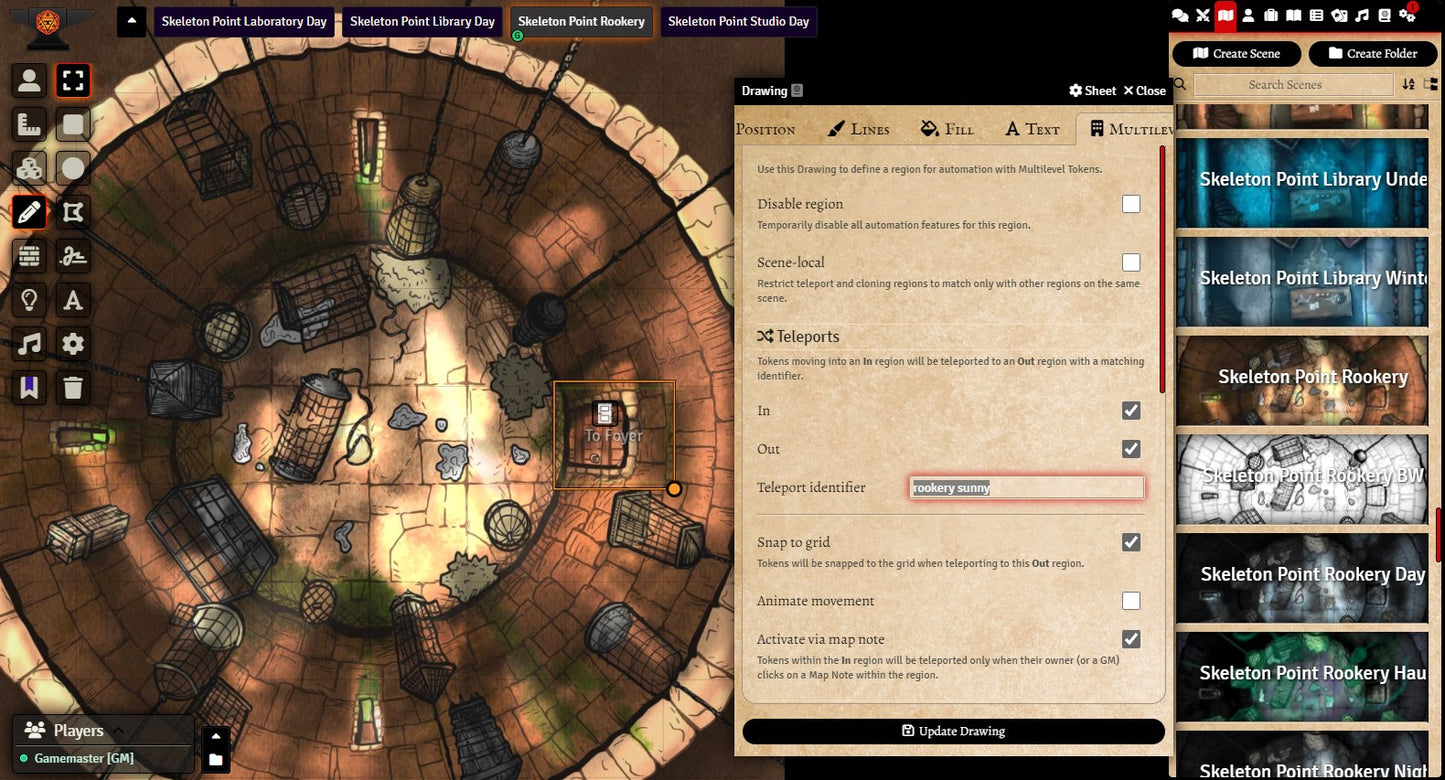Screen dimensions: 1445x780
Task: Close the Drawing configuration window
Action: click(1144, 91)
